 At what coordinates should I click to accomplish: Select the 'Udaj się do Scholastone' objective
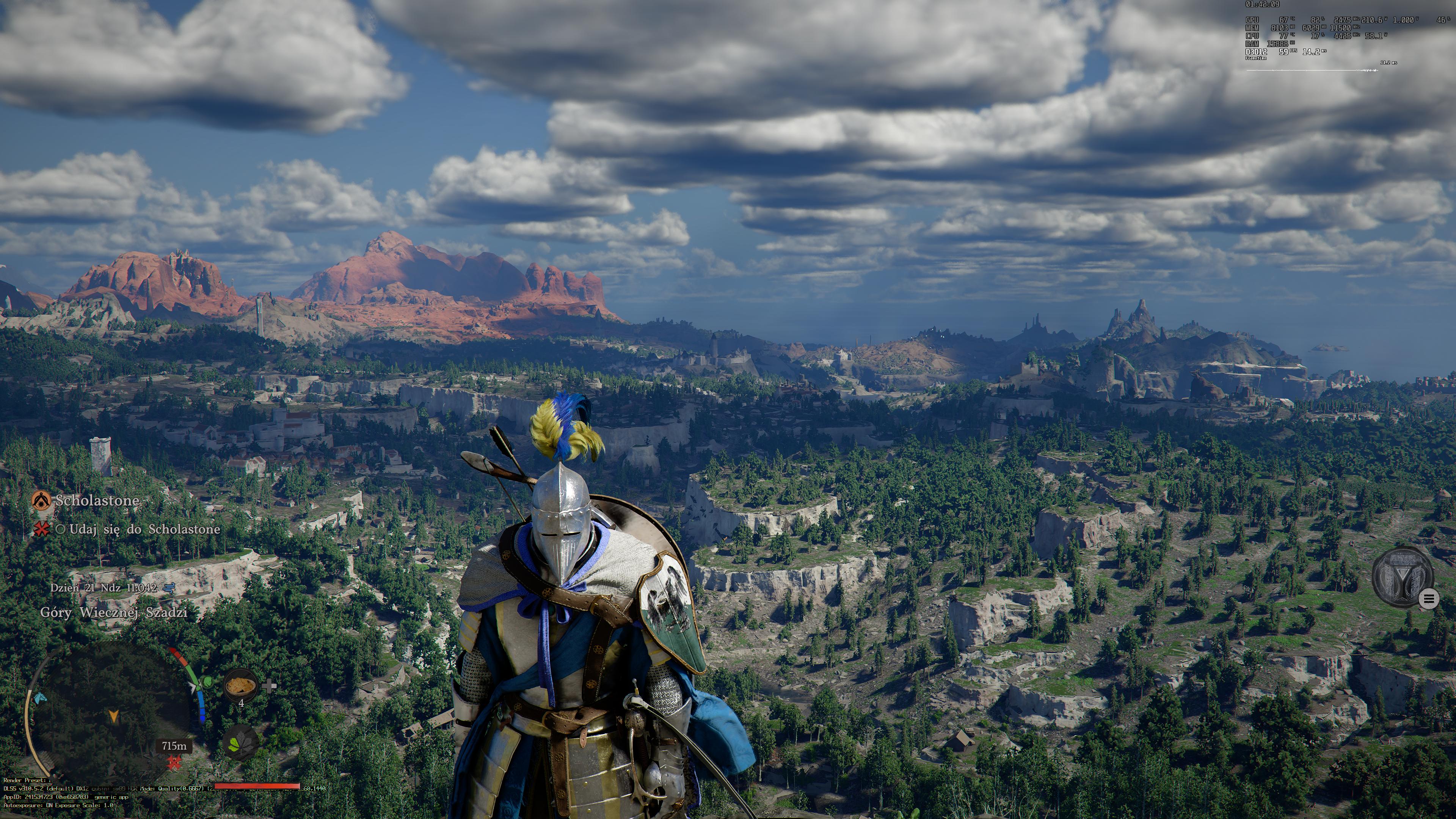[x=144, y=529]
